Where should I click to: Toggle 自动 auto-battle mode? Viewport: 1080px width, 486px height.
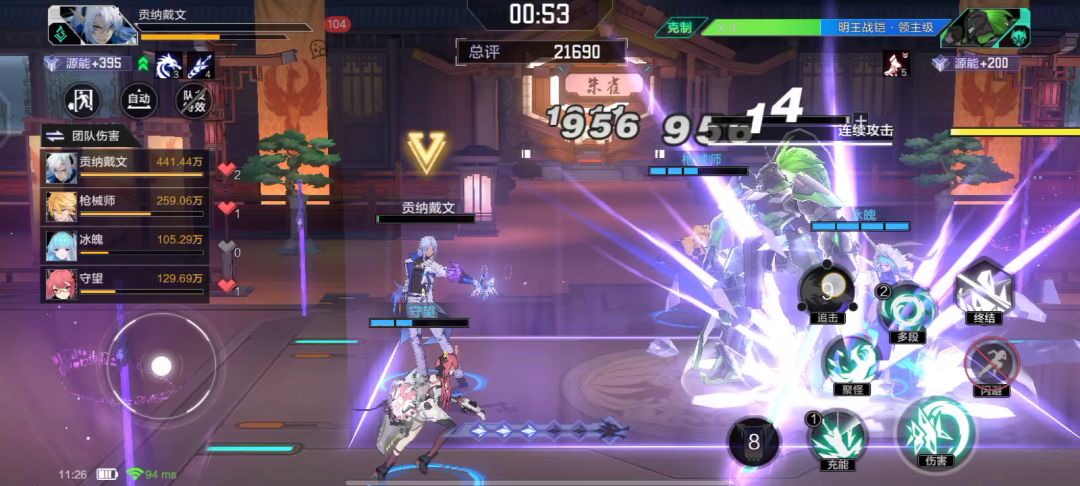tap(139, 99)
